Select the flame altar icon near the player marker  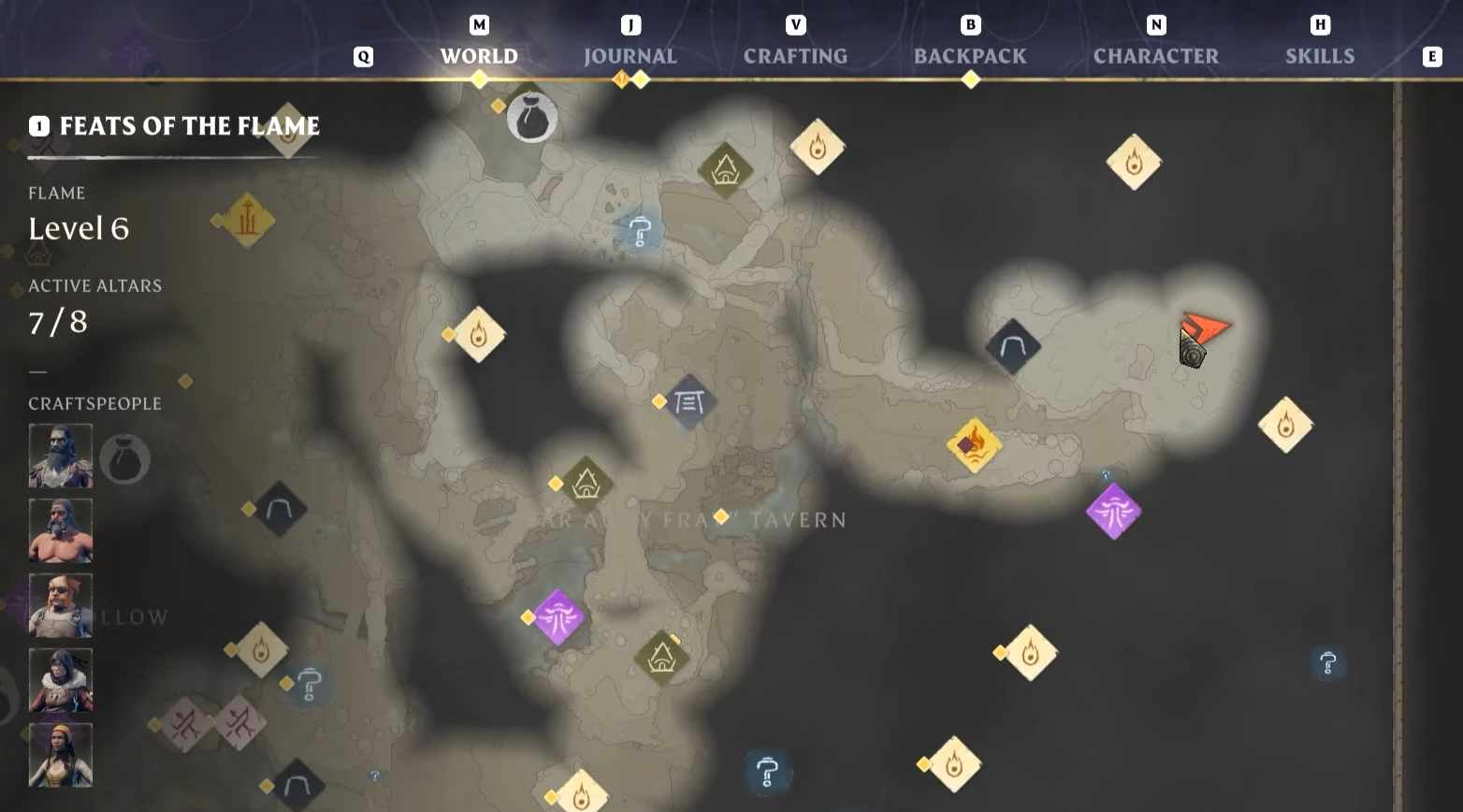coord(1134,161)
